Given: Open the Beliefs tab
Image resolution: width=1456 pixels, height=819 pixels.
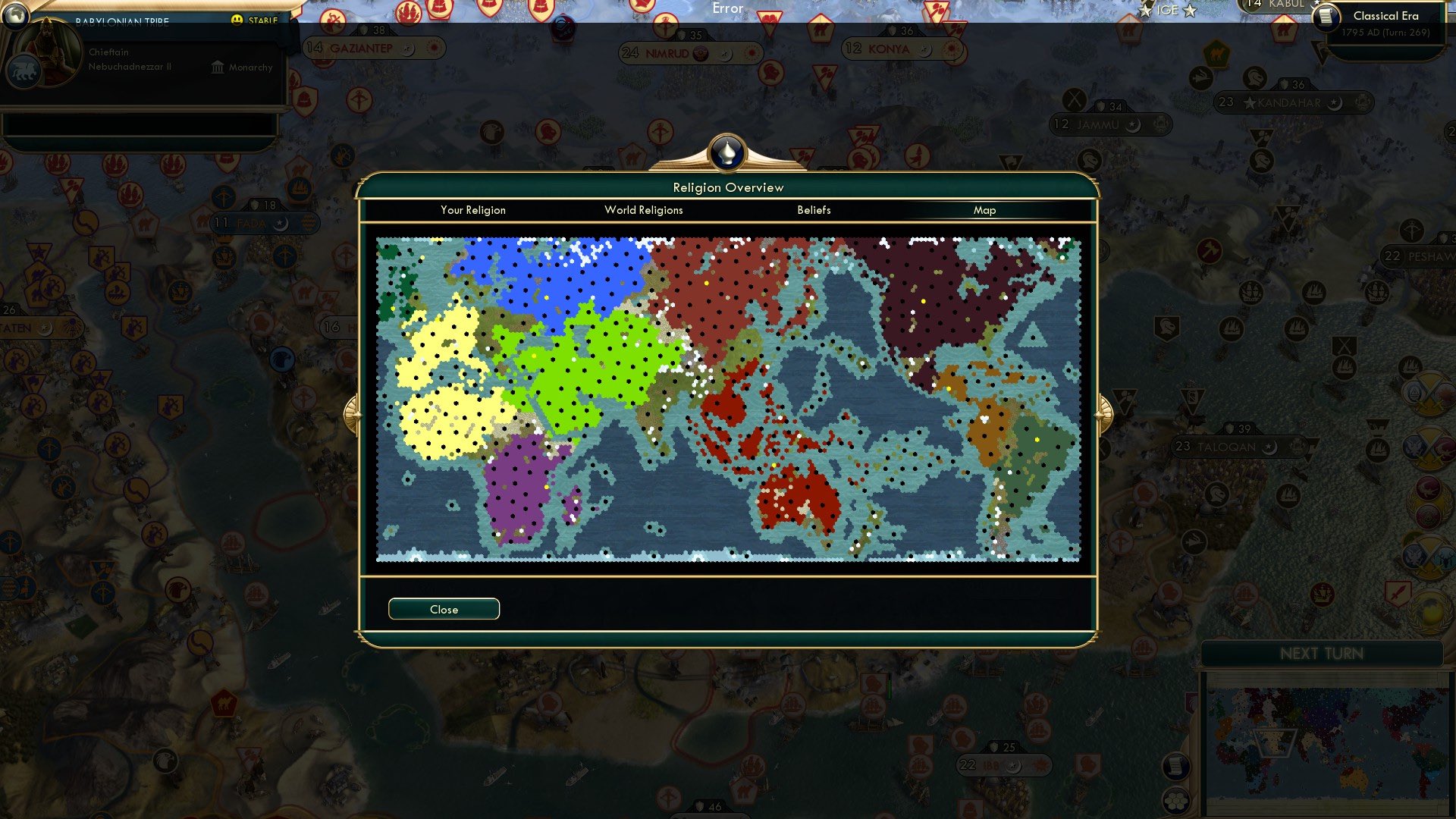Looking at the screenshot, I should coord(814,210).
